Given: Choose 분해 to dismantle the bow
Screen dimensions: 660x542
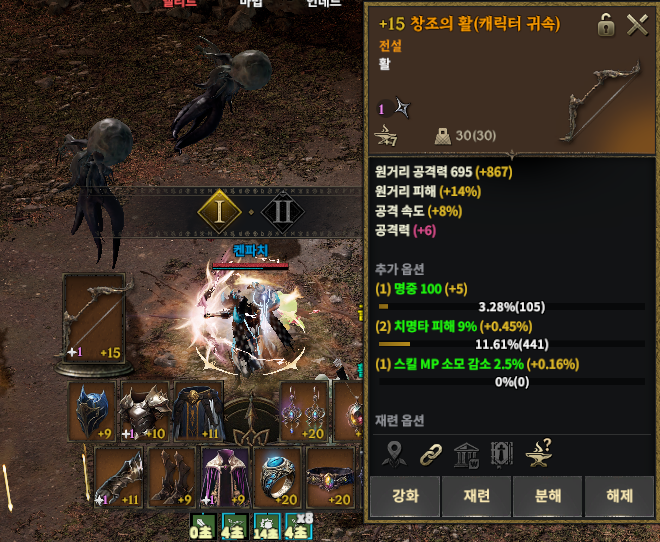Looking at the screenshot, I should pyautogui.click(x=546, y=496).
